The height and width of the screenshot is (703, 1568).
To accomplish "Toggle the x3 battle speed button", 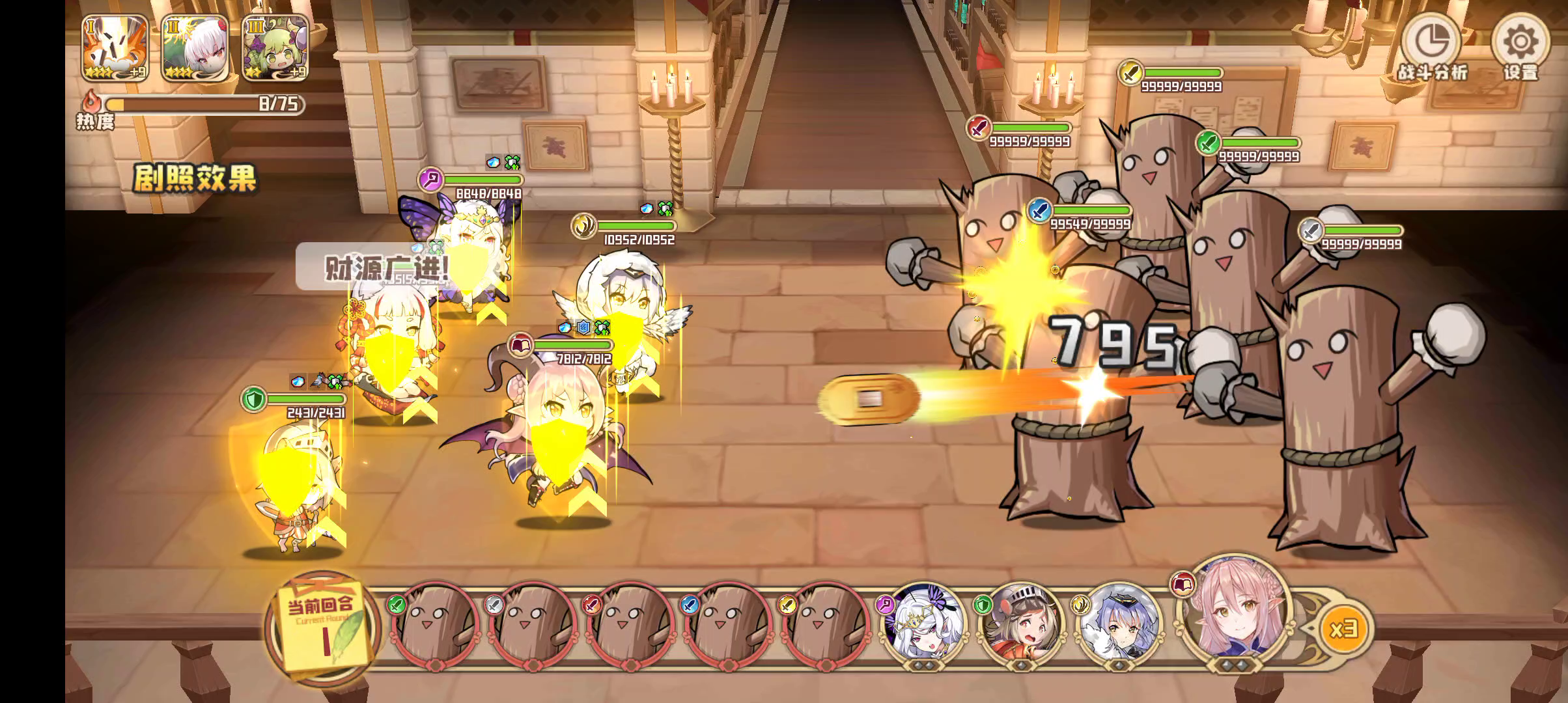I will (1343, 629).
